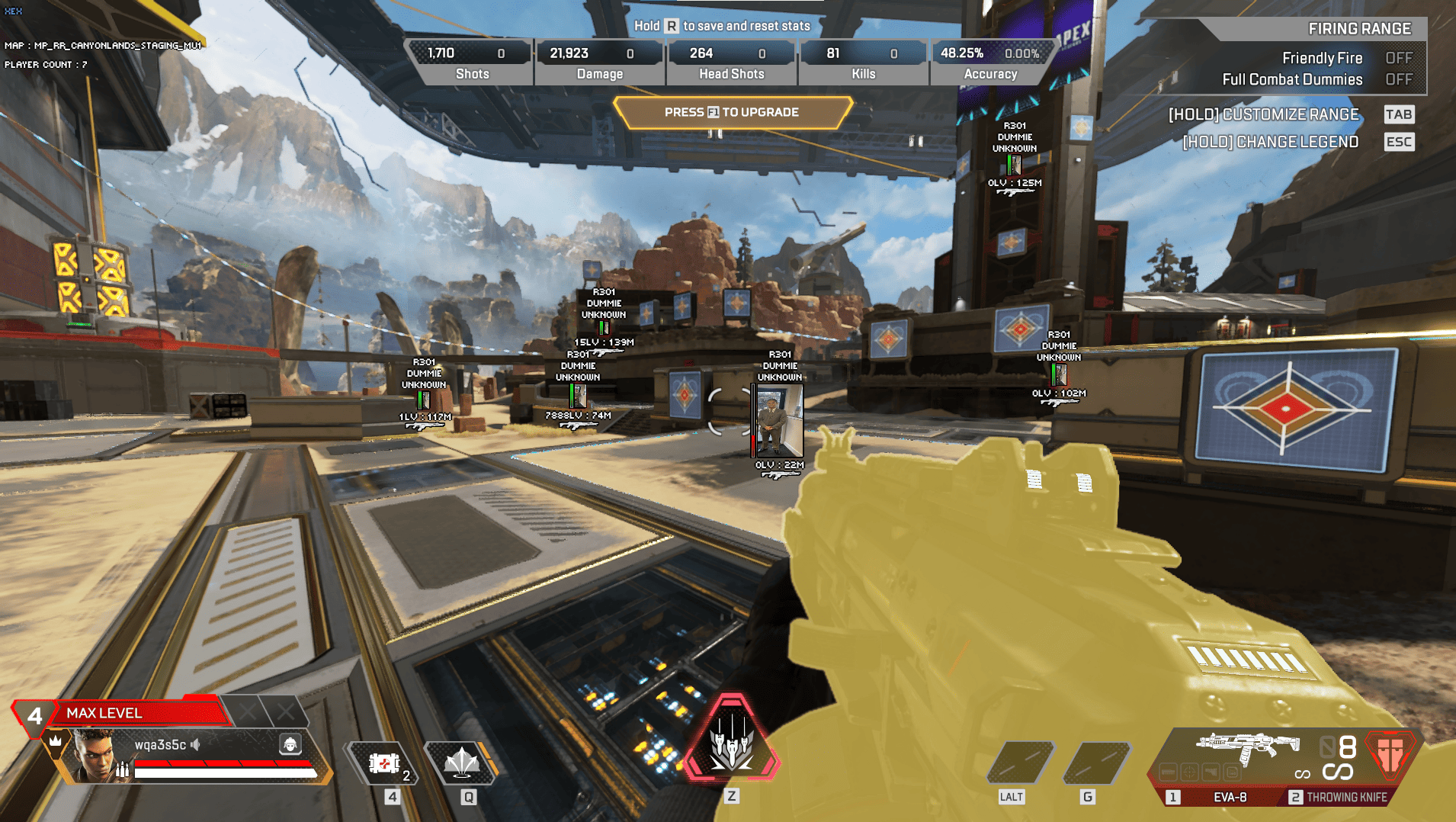
Task: Click the To Upgrade banner
Action: [732, 112]
